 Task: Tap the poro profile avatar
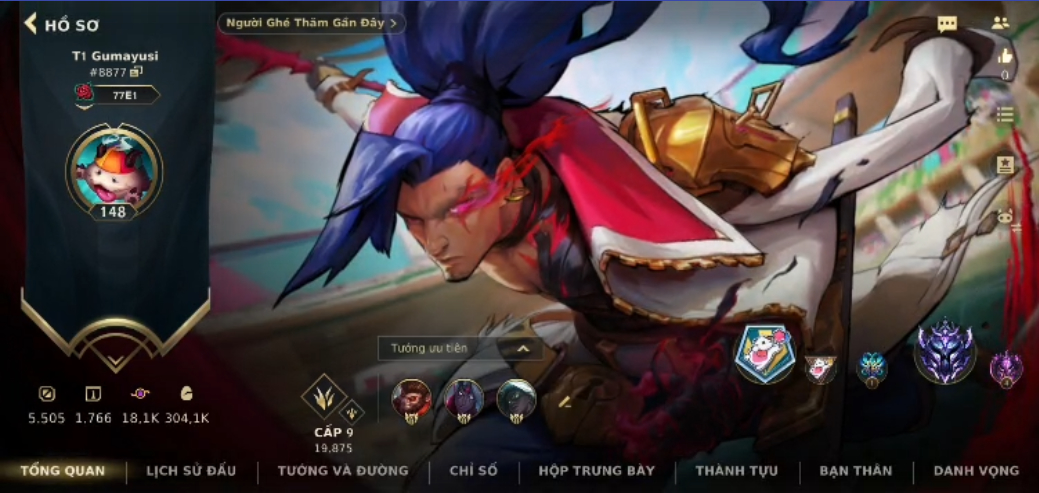[x=113, y=168]
